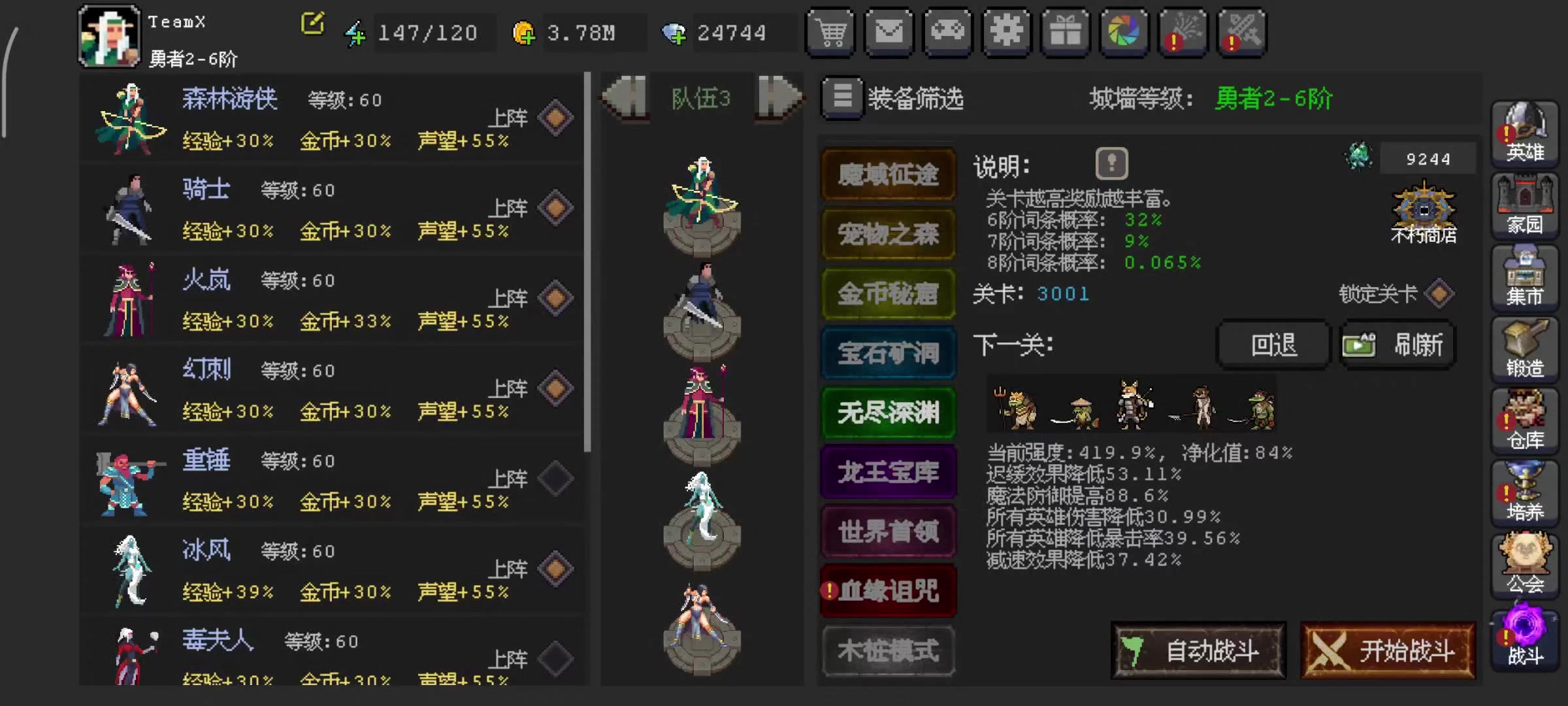Expand the 说明 info tooltip button
This screenshot has width=1568, height=706.
tap(1111, 163)
